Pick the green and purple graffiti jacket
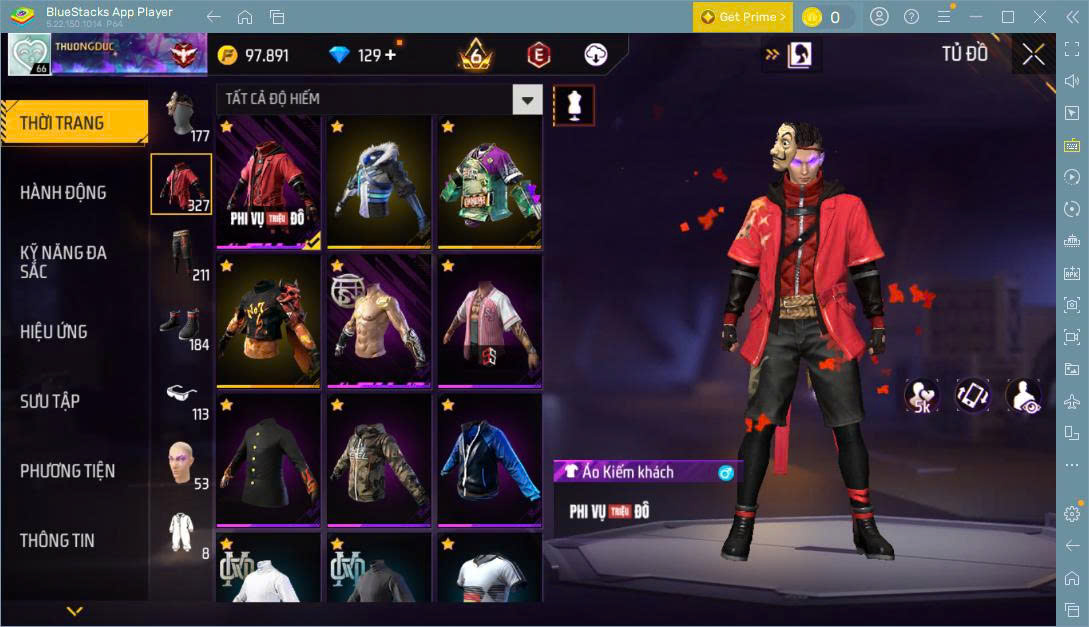 click(488, 180)
